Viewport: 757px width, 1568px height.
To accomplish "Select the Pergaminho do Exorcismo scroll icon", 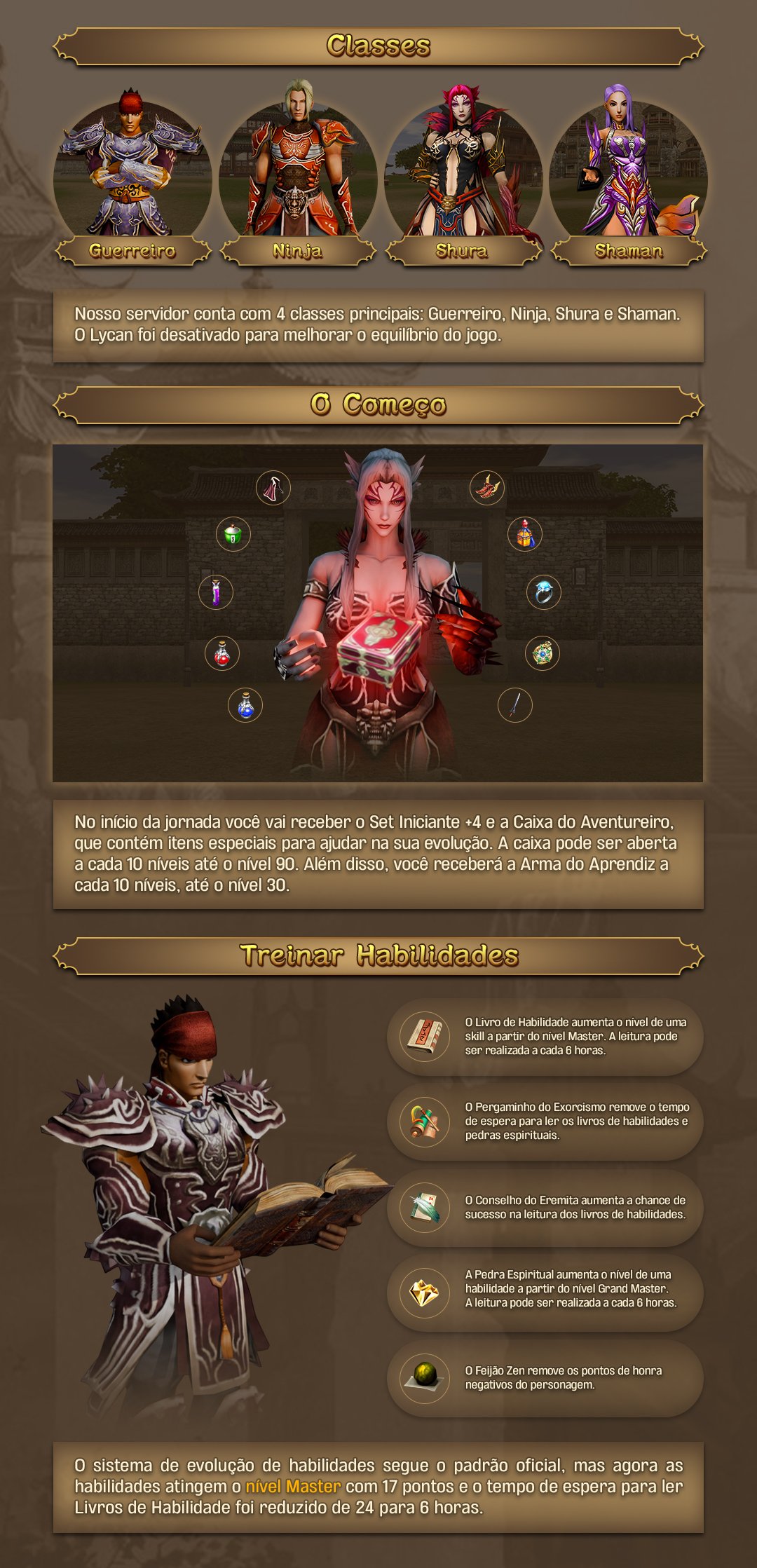I will tap(425, 1122).
